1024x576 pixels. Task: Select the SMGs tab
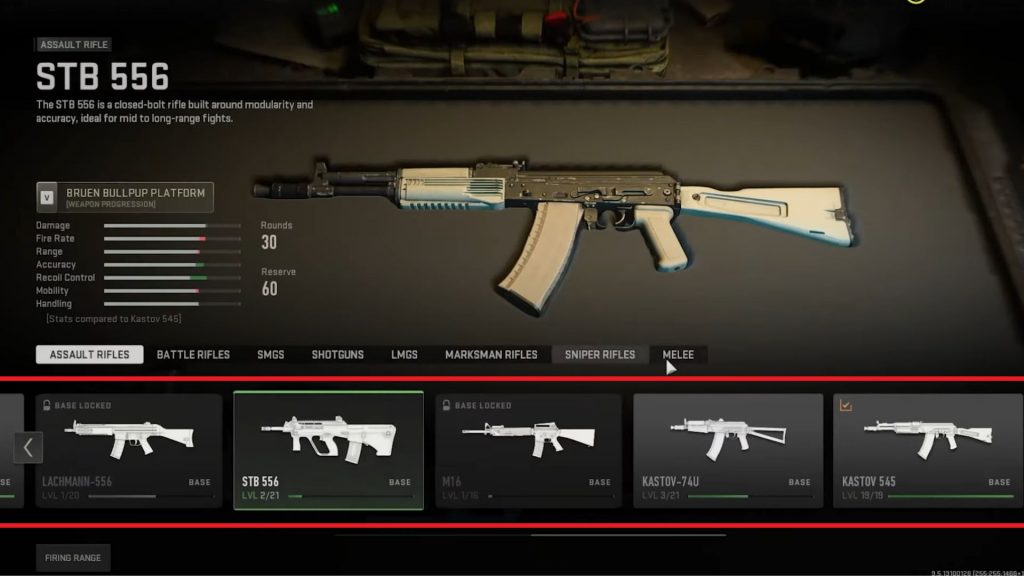271,355
